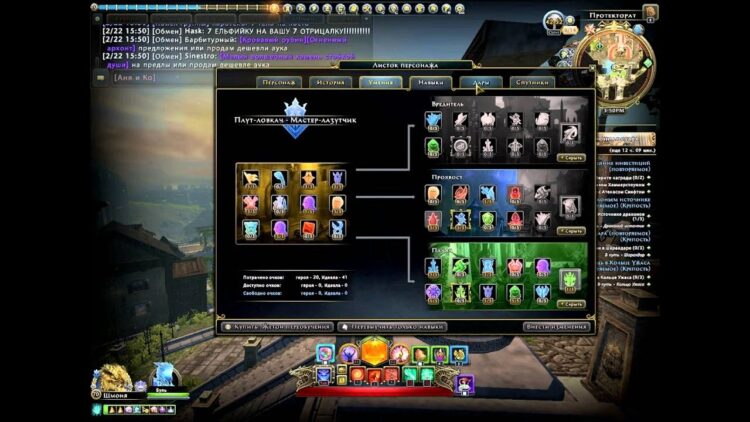This screenshot has height=422, width=750.
Task: Click the Купить жетон переобучения button
Action: 274,326
